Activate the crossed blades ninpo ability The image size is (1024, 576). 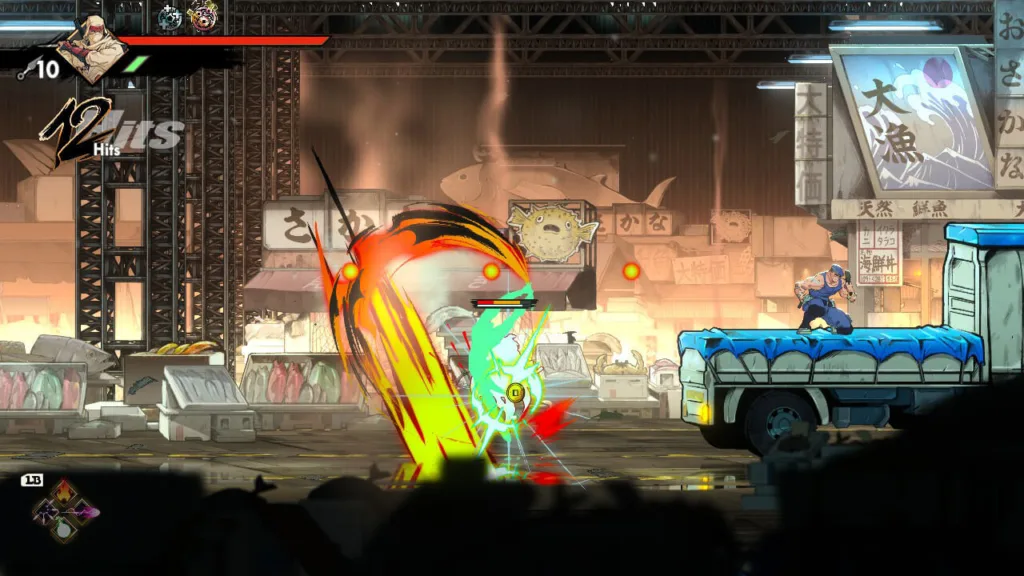(x=45, y=513)
